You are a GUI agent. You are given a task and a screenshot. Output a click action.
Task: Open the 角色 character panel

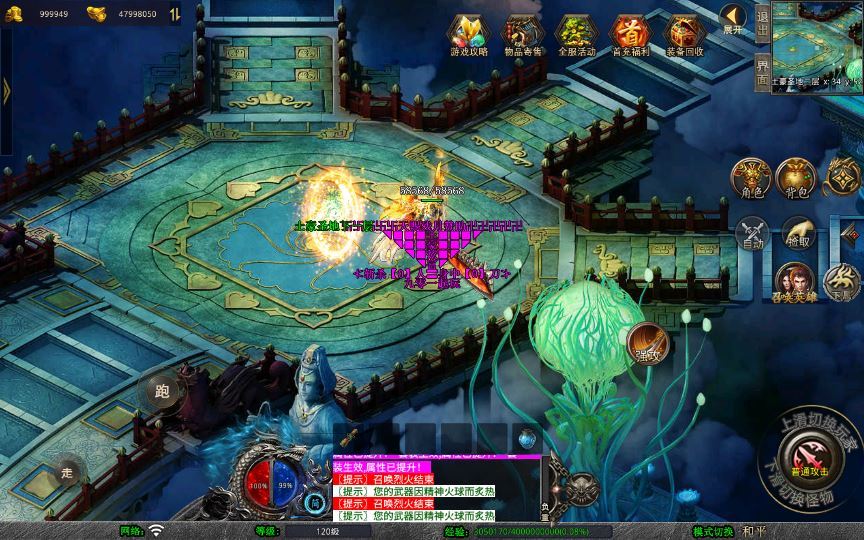[750, 176]
